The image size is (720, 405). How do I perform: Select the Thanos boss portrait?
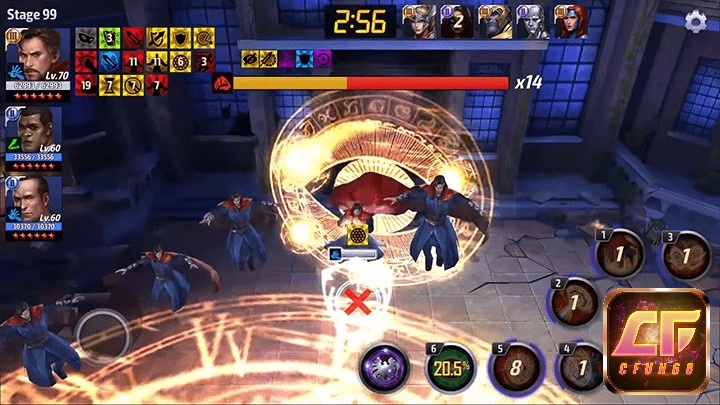[x=494, y=21]
